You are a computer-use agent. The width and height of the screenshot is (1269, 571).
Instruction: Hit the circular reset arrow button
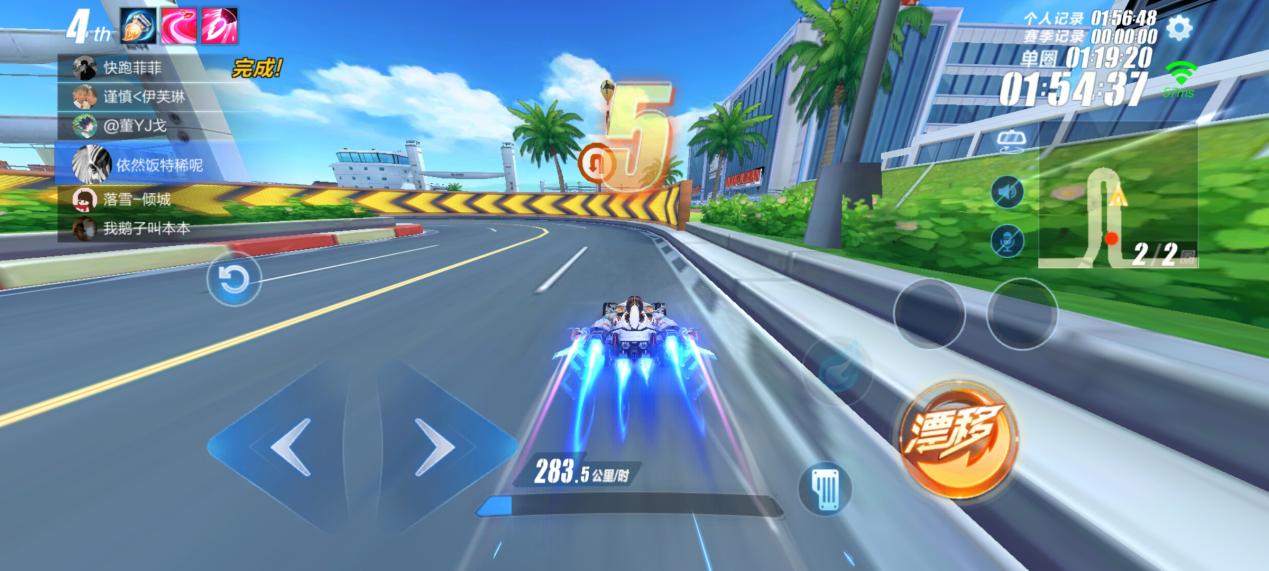coord(234,279)
